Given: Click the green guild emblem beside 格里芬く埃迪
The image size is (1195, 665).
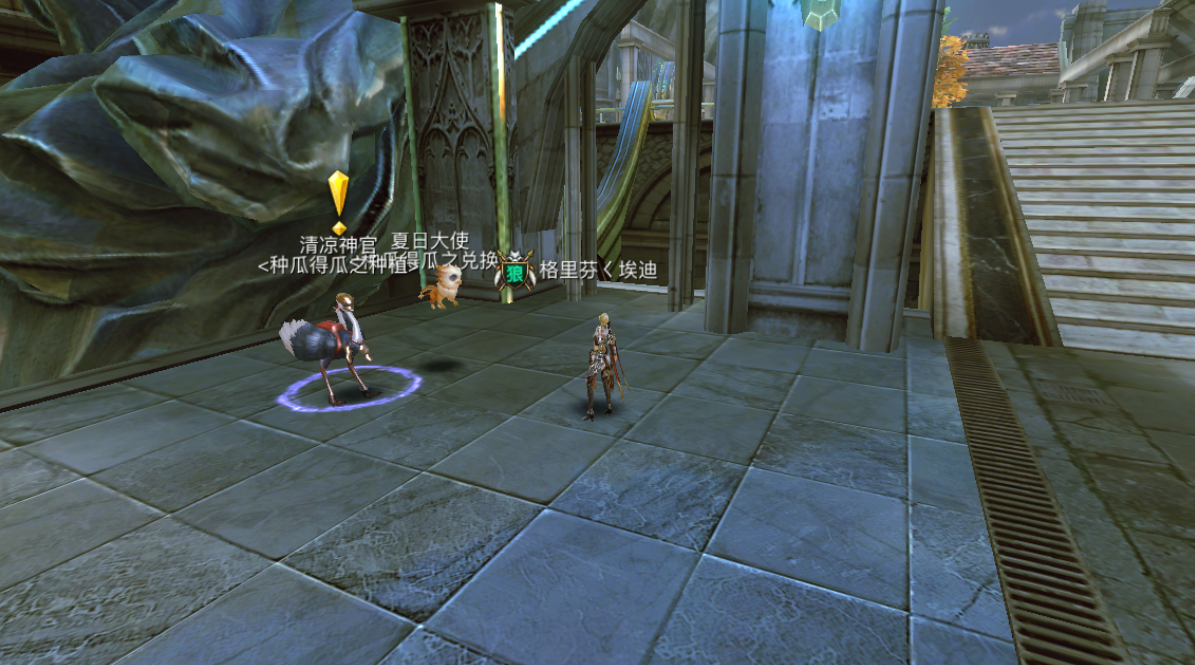Looking at the screenshot, I should [515, 271].
